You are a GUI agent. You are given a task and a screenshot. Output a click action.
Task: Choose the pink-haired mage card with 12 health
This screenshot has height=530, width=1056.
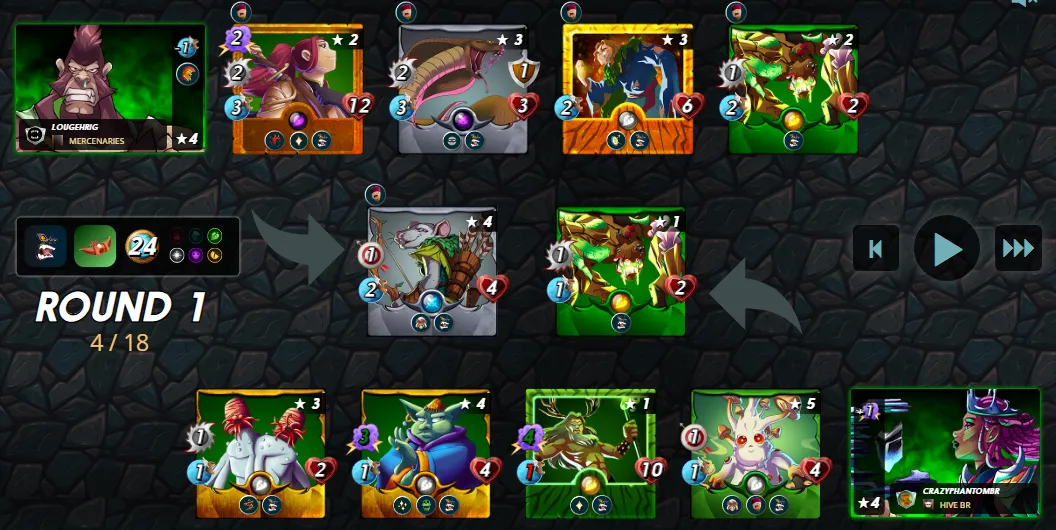pyautogui.click(x=297, y=90)
